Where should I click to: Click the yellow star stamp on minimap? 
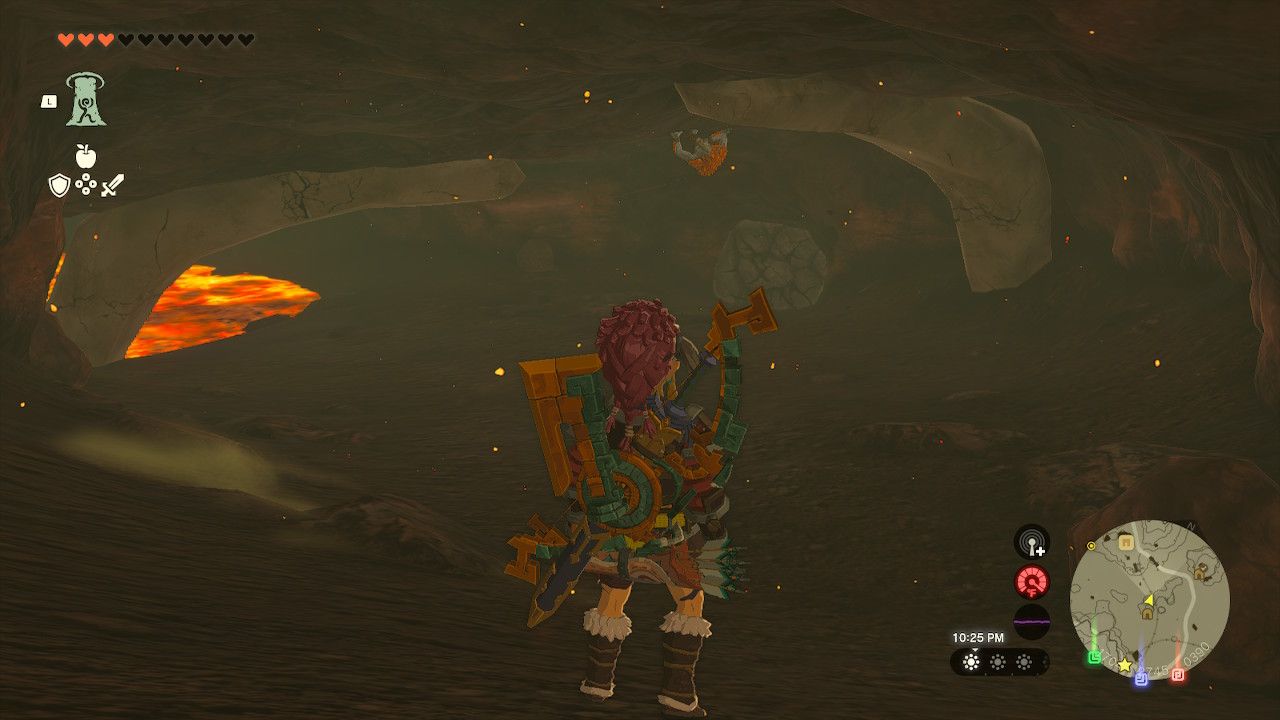[x=1124, y=665]
